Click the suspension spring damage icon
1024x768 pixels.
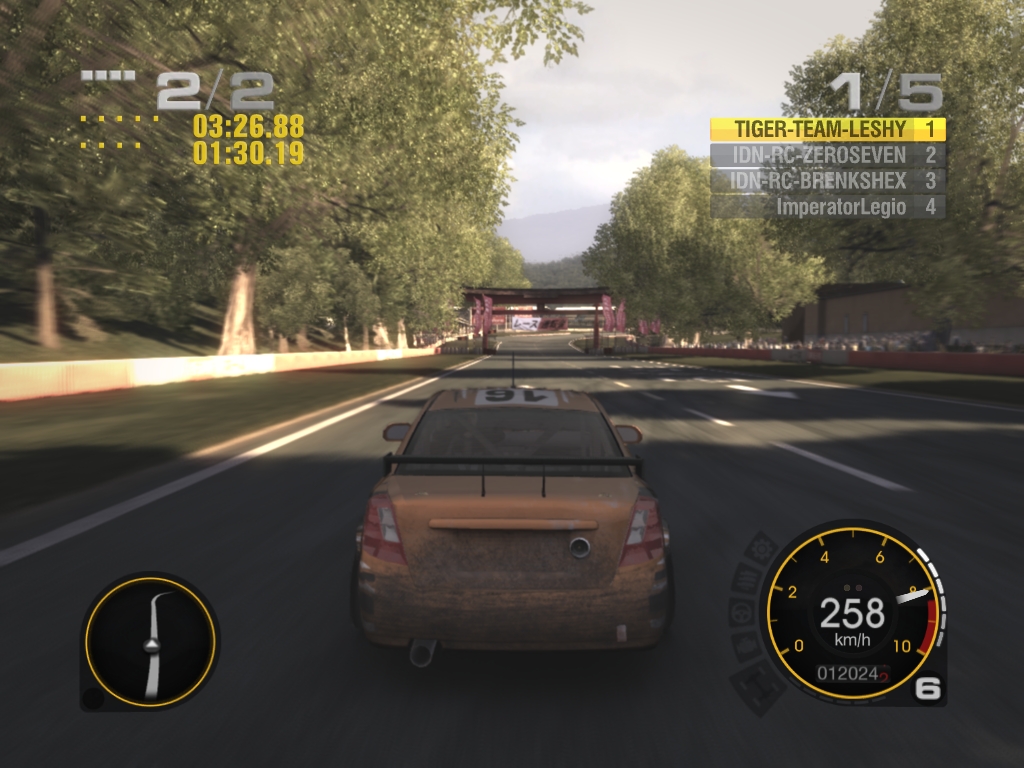[x=745, y=578]
